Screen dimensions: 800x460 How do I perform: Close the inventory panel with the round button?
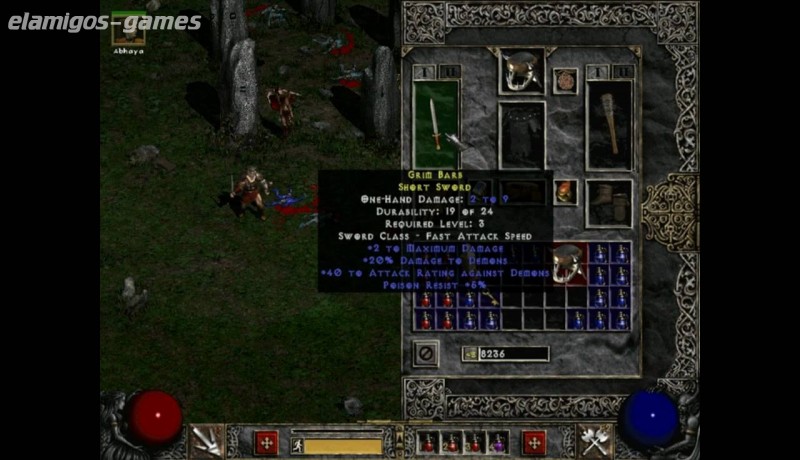[425, 353]
